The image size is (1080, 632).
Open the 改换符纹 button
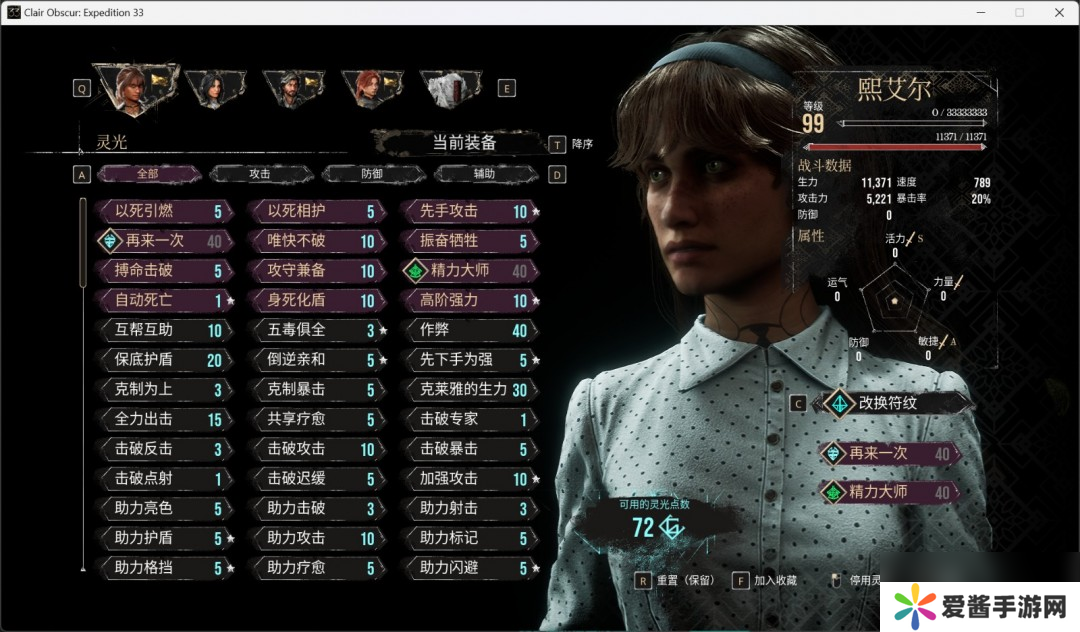893,404
